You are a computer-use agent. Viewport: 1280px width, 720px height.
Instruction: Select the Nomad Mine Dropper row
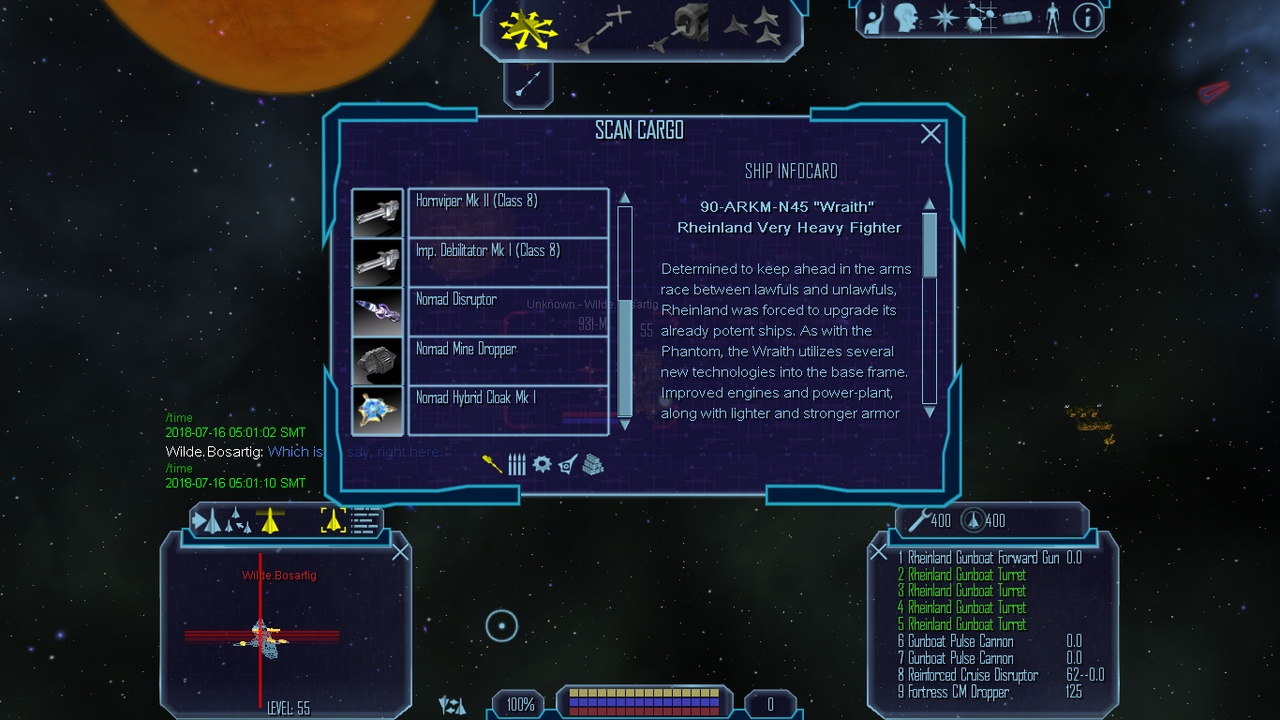(508, 360)
